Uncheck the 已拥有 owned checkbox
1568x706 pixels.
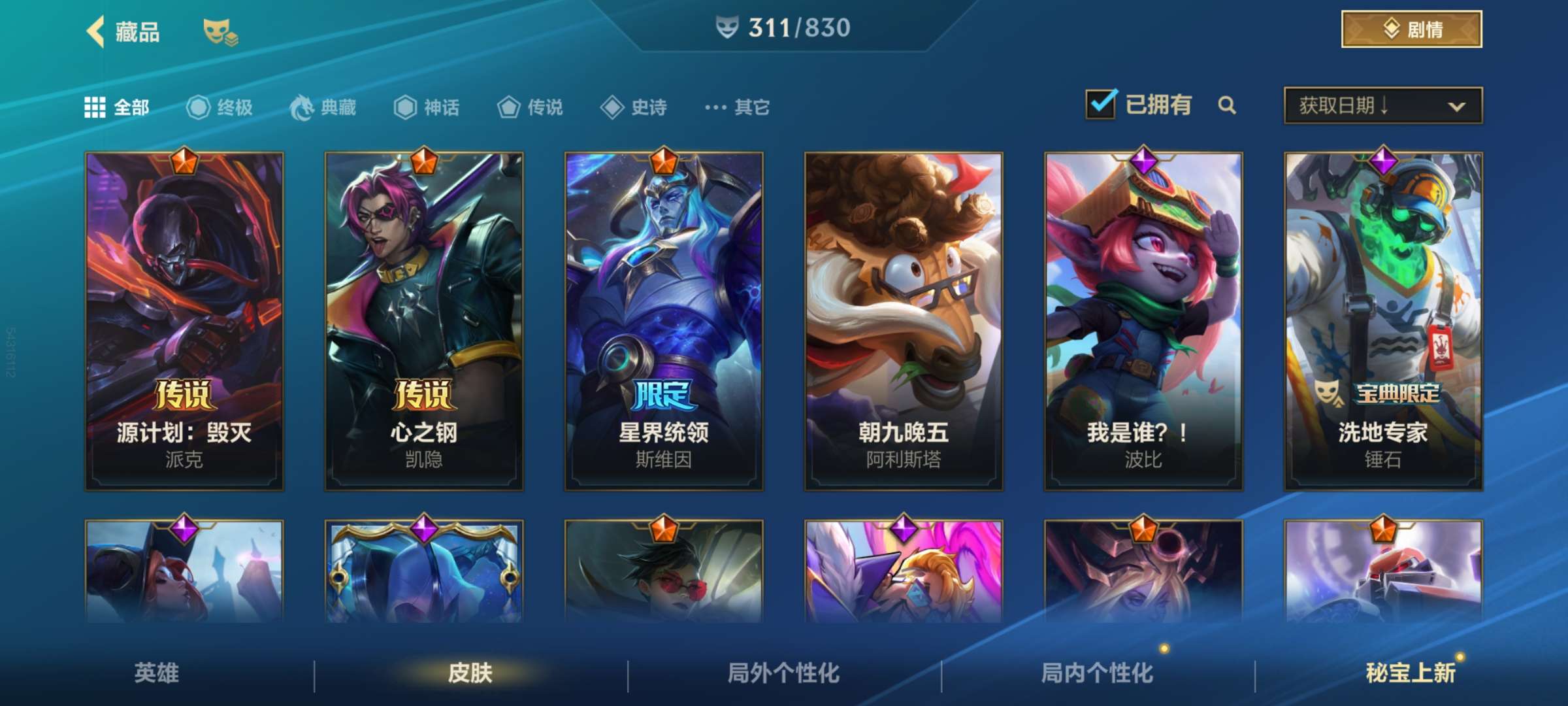pos(1103,103)
